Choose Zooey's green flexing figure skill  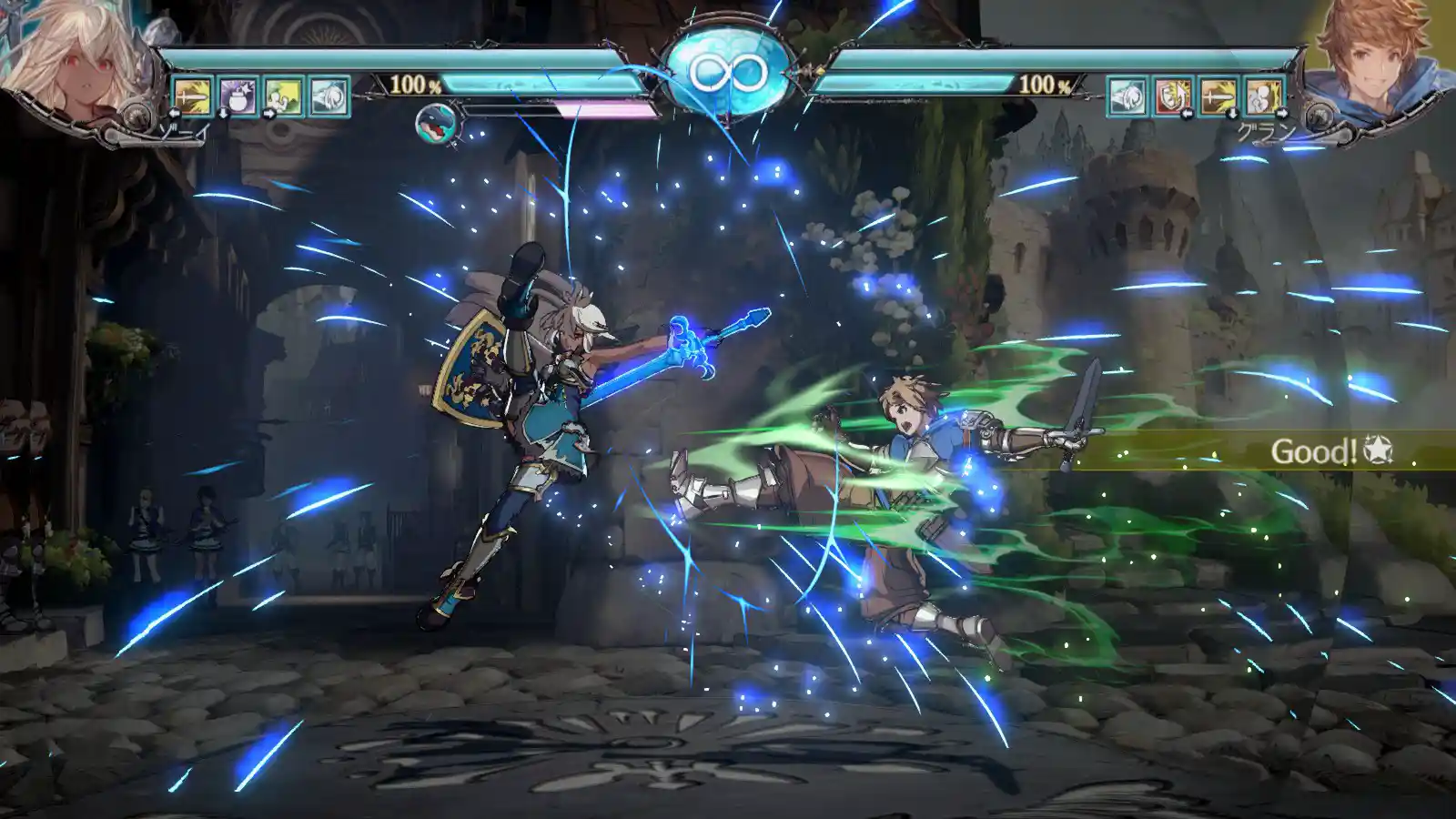point(283,96)
